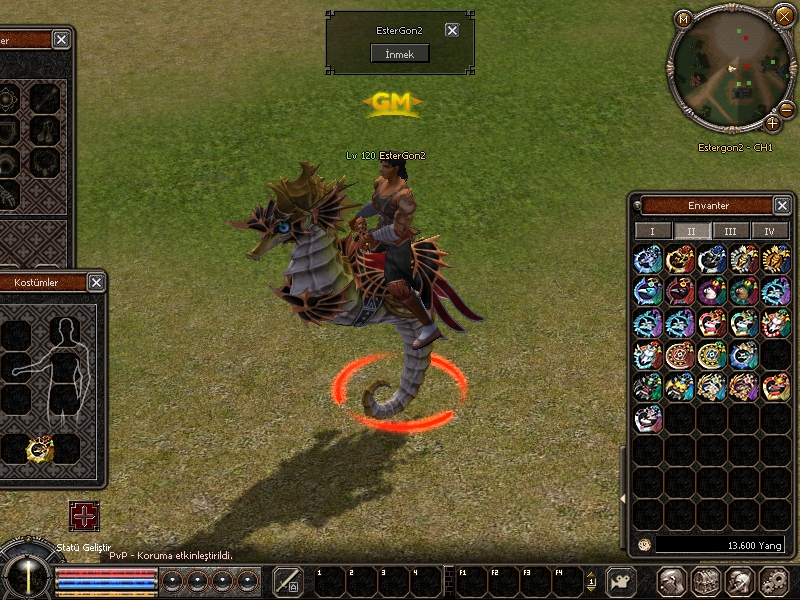
Task: Open the large map with the M button
Action: [x=684, y=18]
